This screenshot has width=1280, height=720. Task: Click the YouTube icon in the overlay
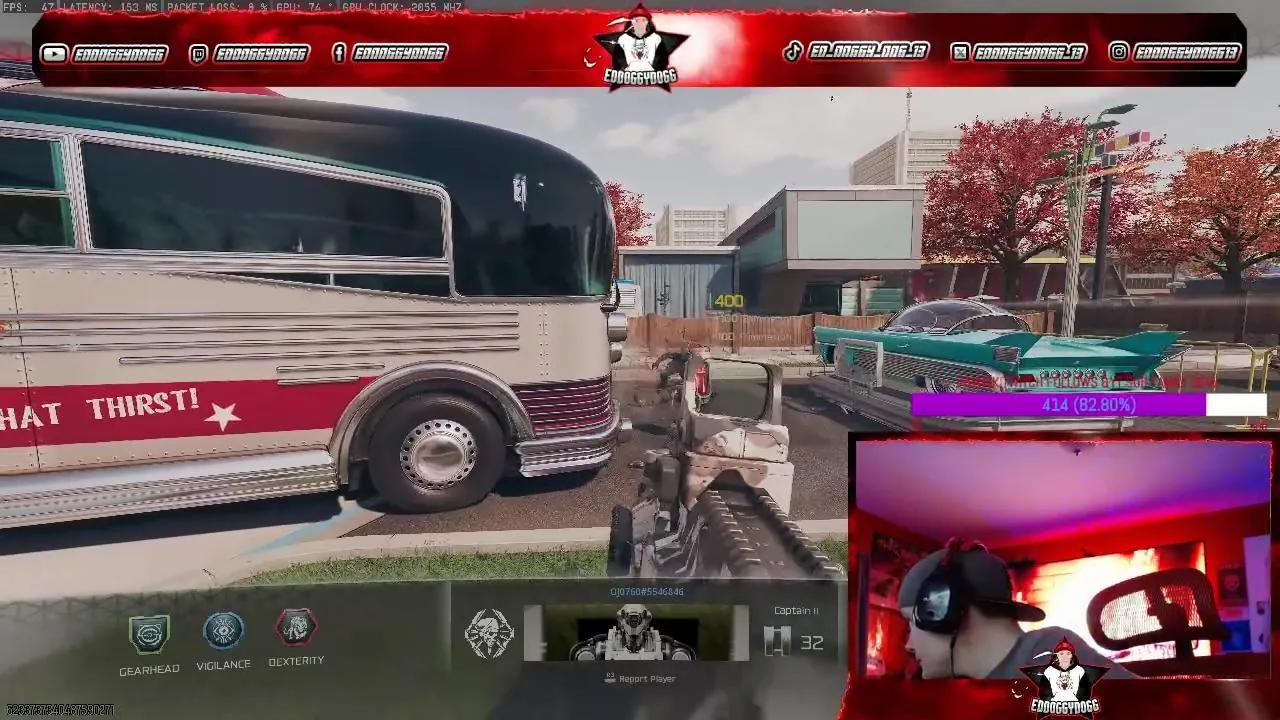[x=54, y=53]
